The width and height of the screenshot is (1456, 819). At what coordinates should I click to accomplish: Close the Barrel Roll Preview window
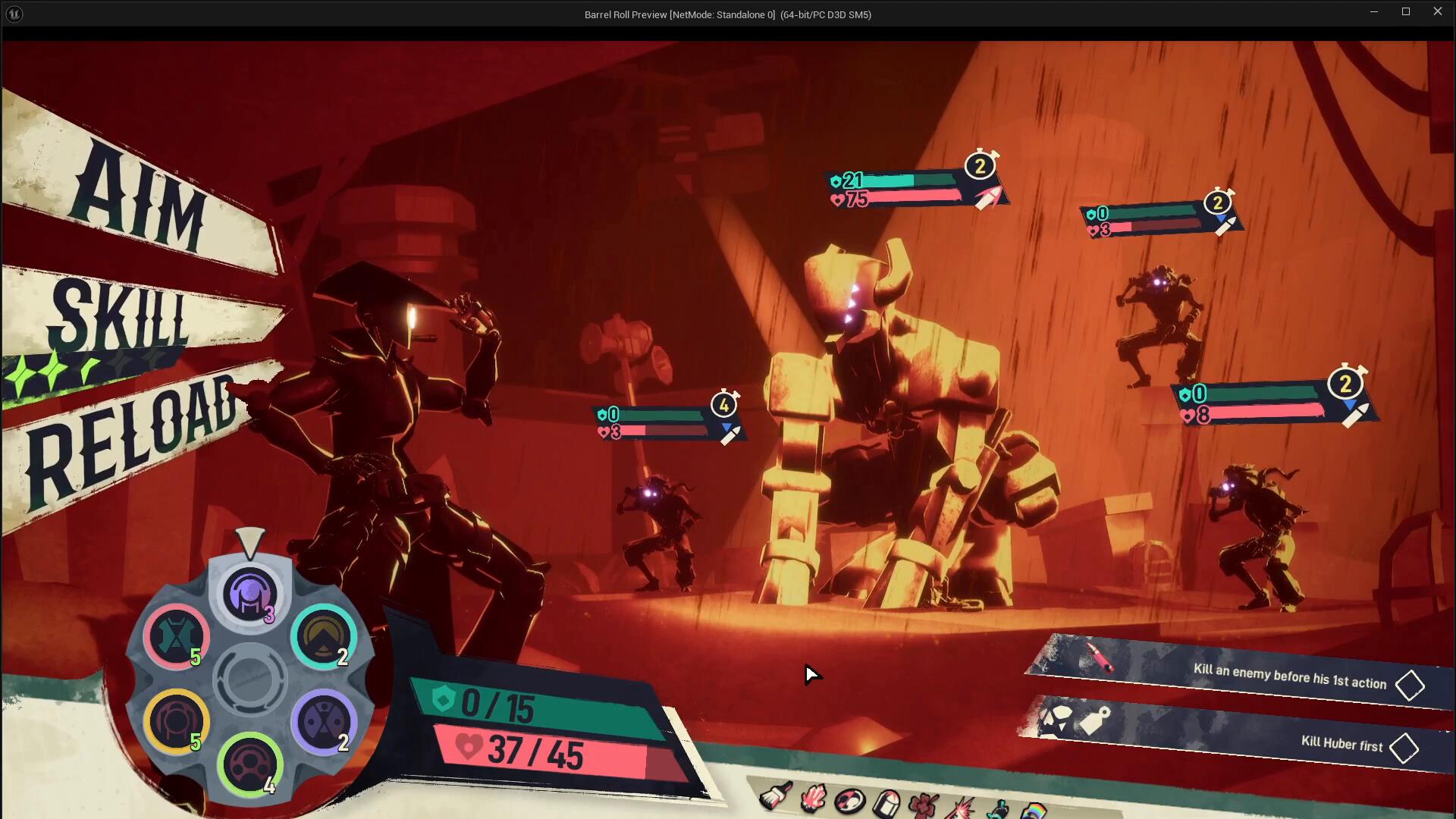(1437, 11)
